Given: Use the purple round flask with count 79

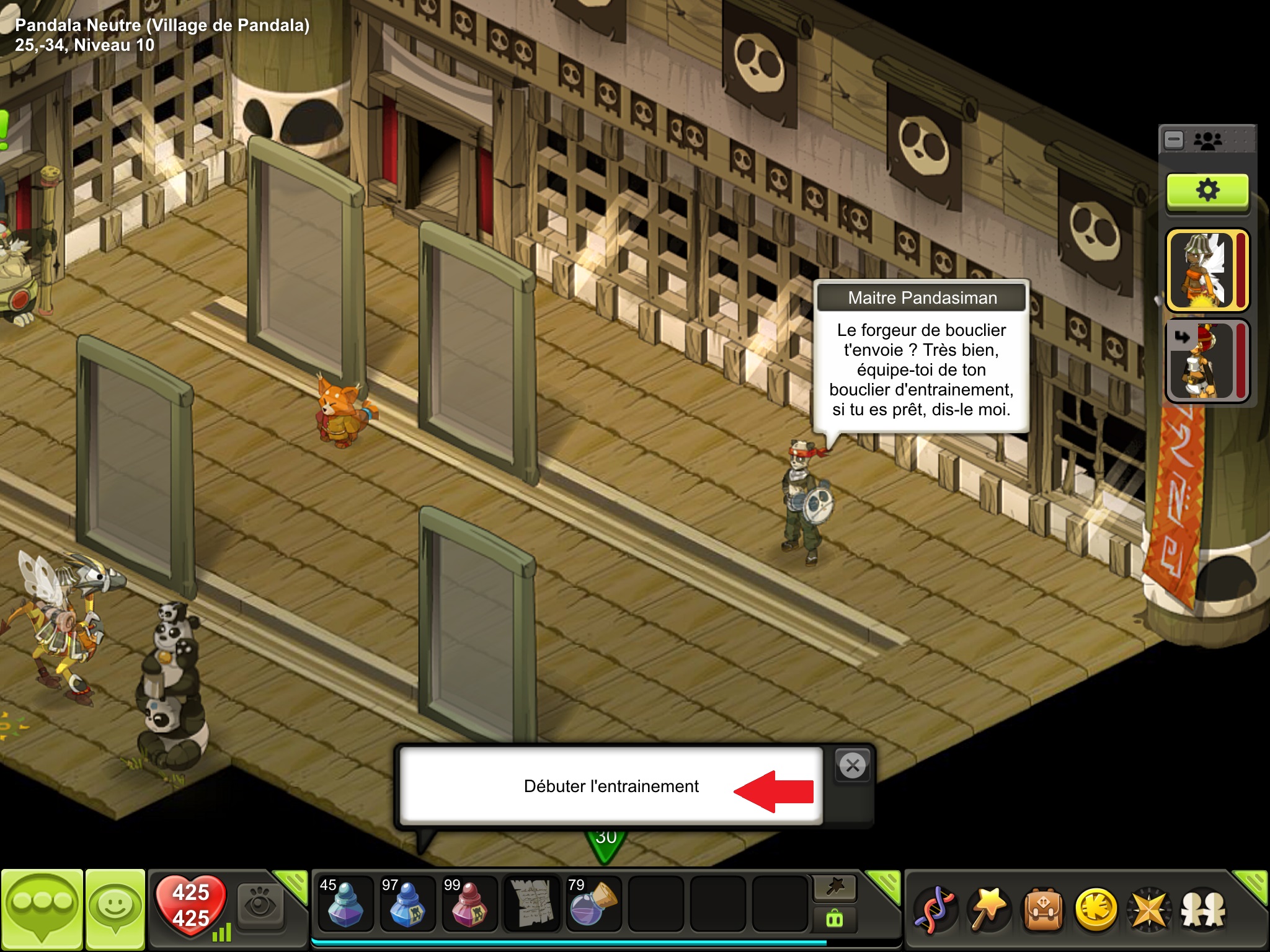Looking at the screenshot, I should tap(593, 904).
